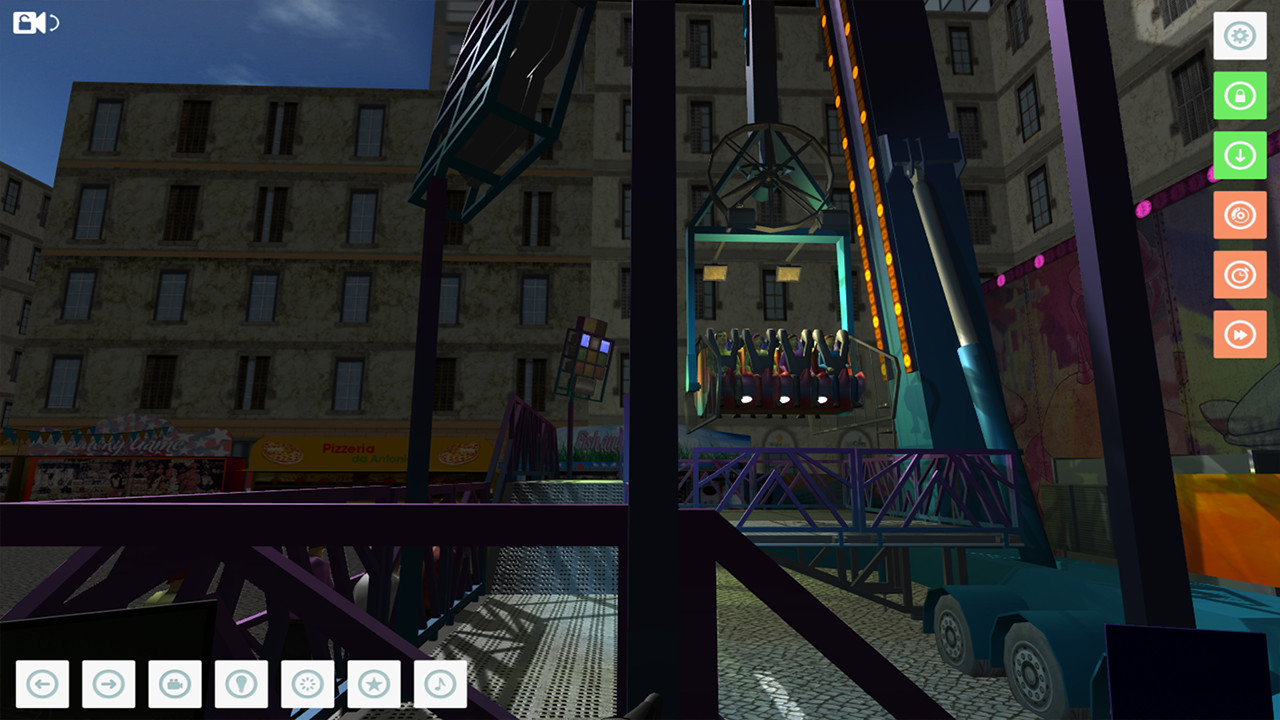Open the ride timer control
The image size is (1280, 720).
[x=1240, y=274]
